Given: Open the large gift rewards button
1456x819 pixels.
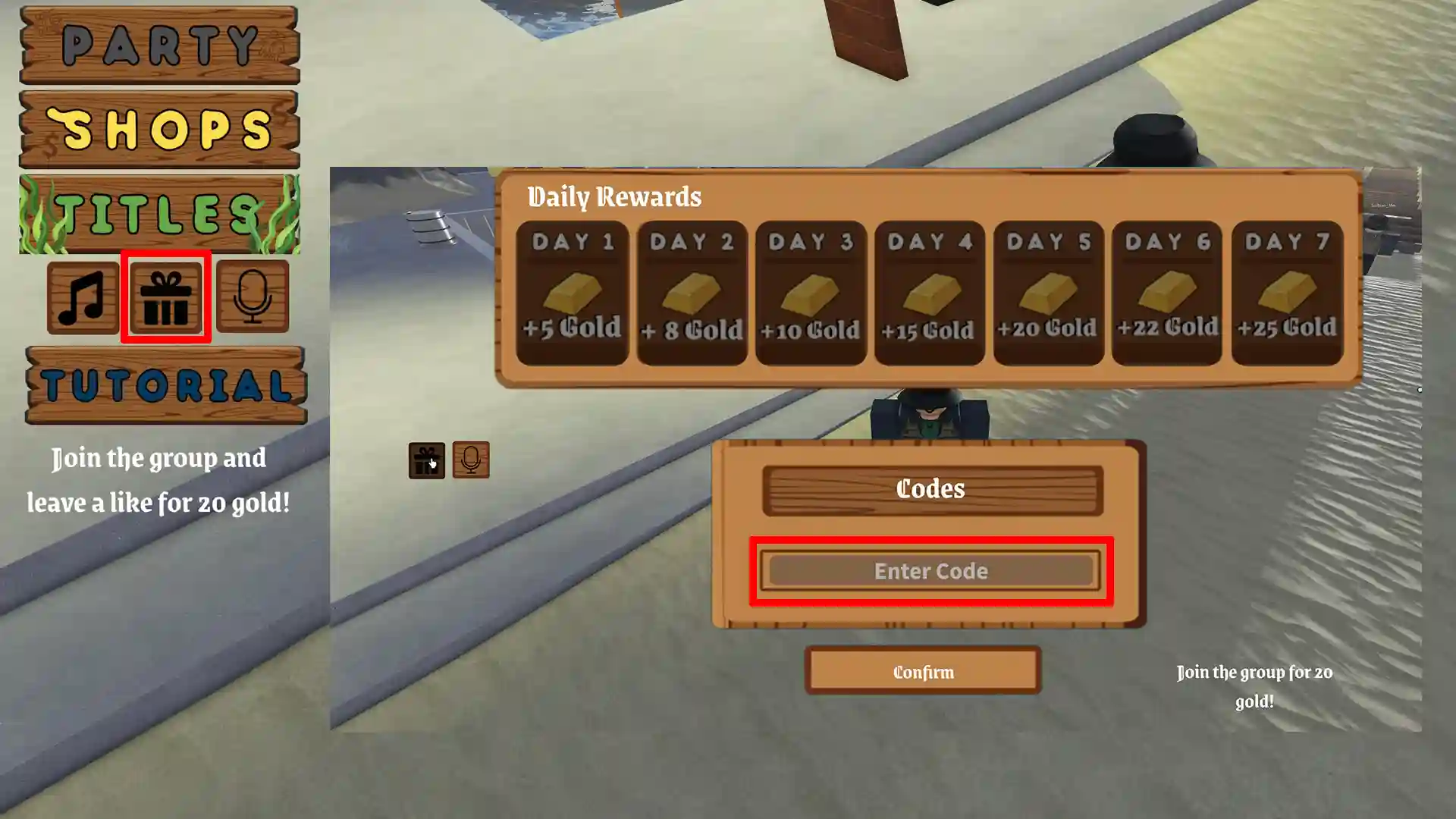Looking at the screenshot, I should pyautogui.click(x=166, y=297).
